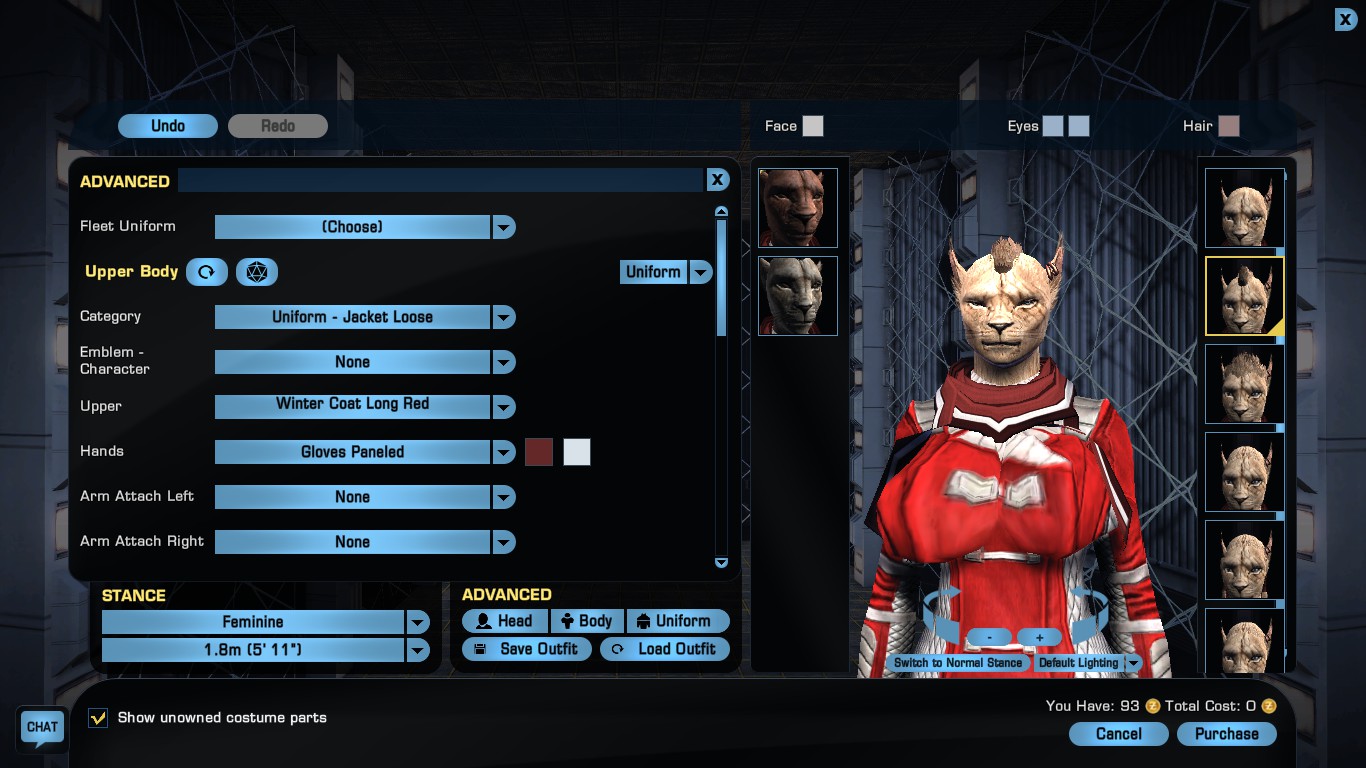The image size is (1366, 768).
Task: Save Outfit to file
Action: [x=527, y=649]
